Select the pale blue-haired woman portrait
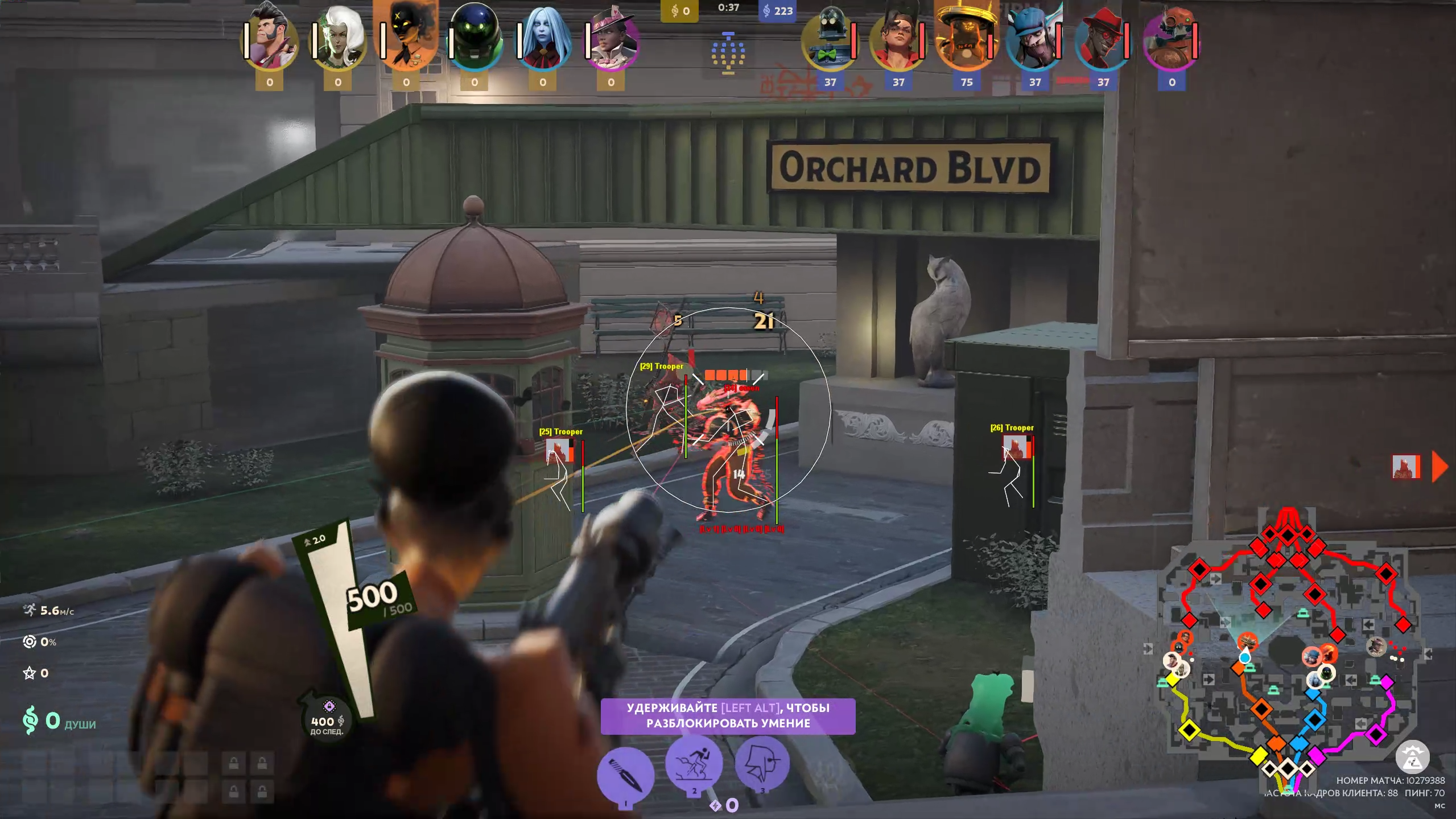The height and width of the screenshot is (819, 1456). (x=543, y=38)
